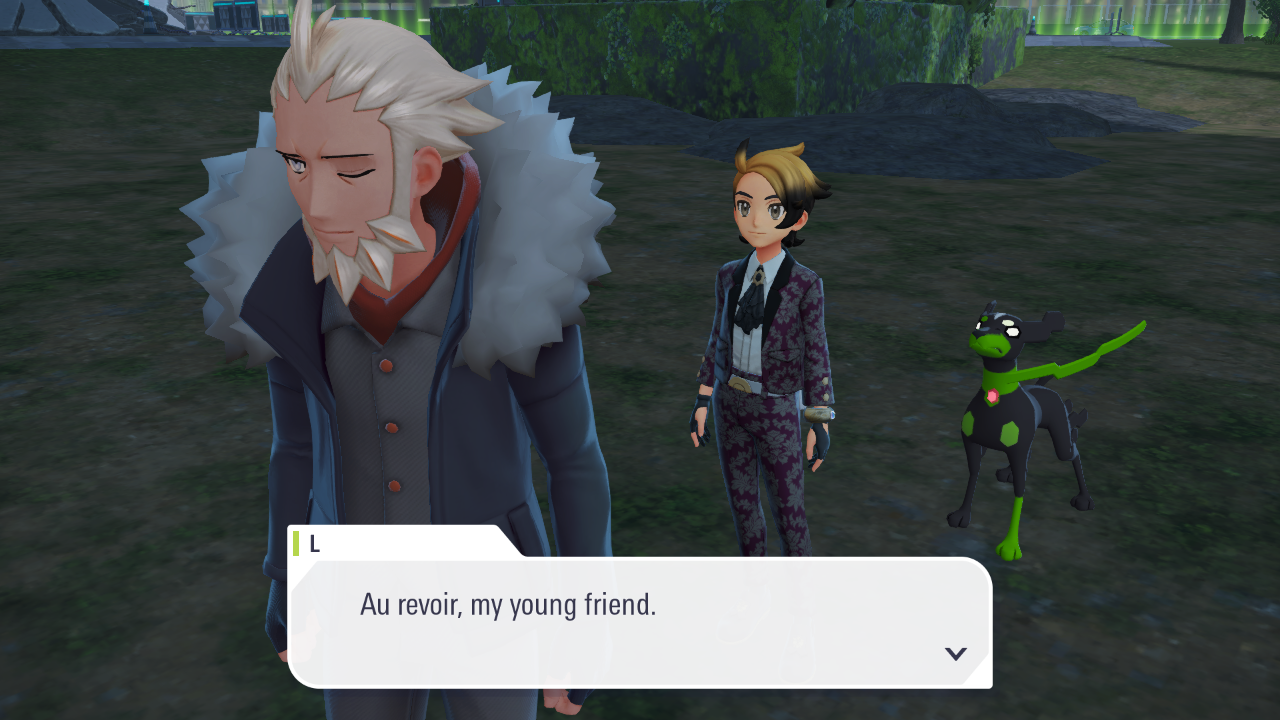The image size is (1280, 720).
Task: Click on Zygarde standing to the right
Action: (1015, 420)
